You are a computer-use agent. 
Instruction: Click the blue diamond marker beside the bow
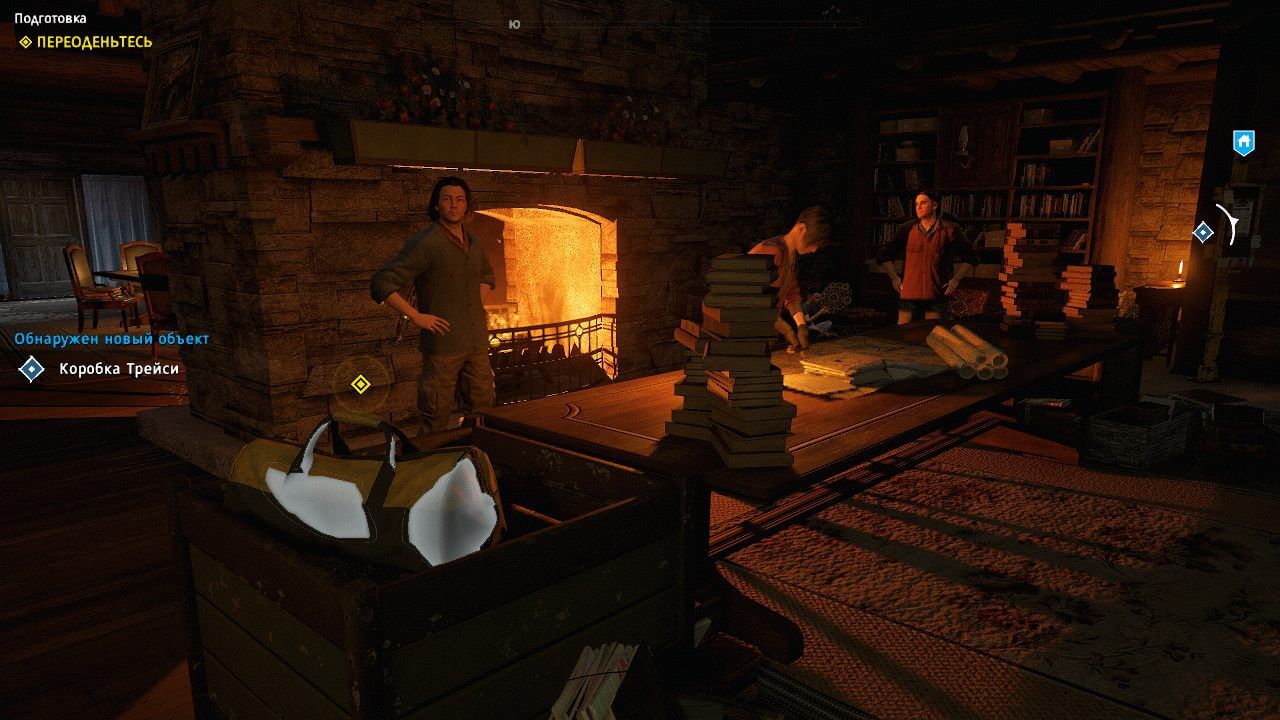tap(1203, 232)
